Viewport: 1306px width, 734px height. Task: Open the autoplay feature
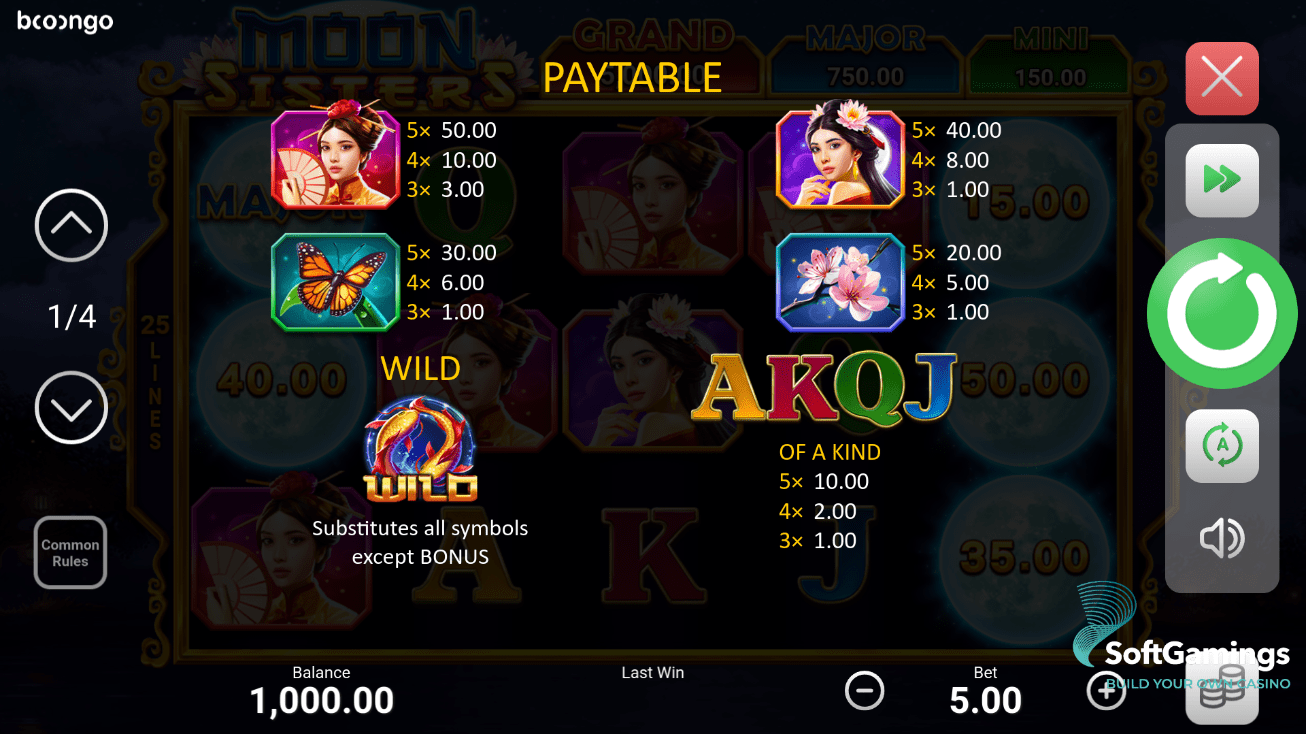1221,445
